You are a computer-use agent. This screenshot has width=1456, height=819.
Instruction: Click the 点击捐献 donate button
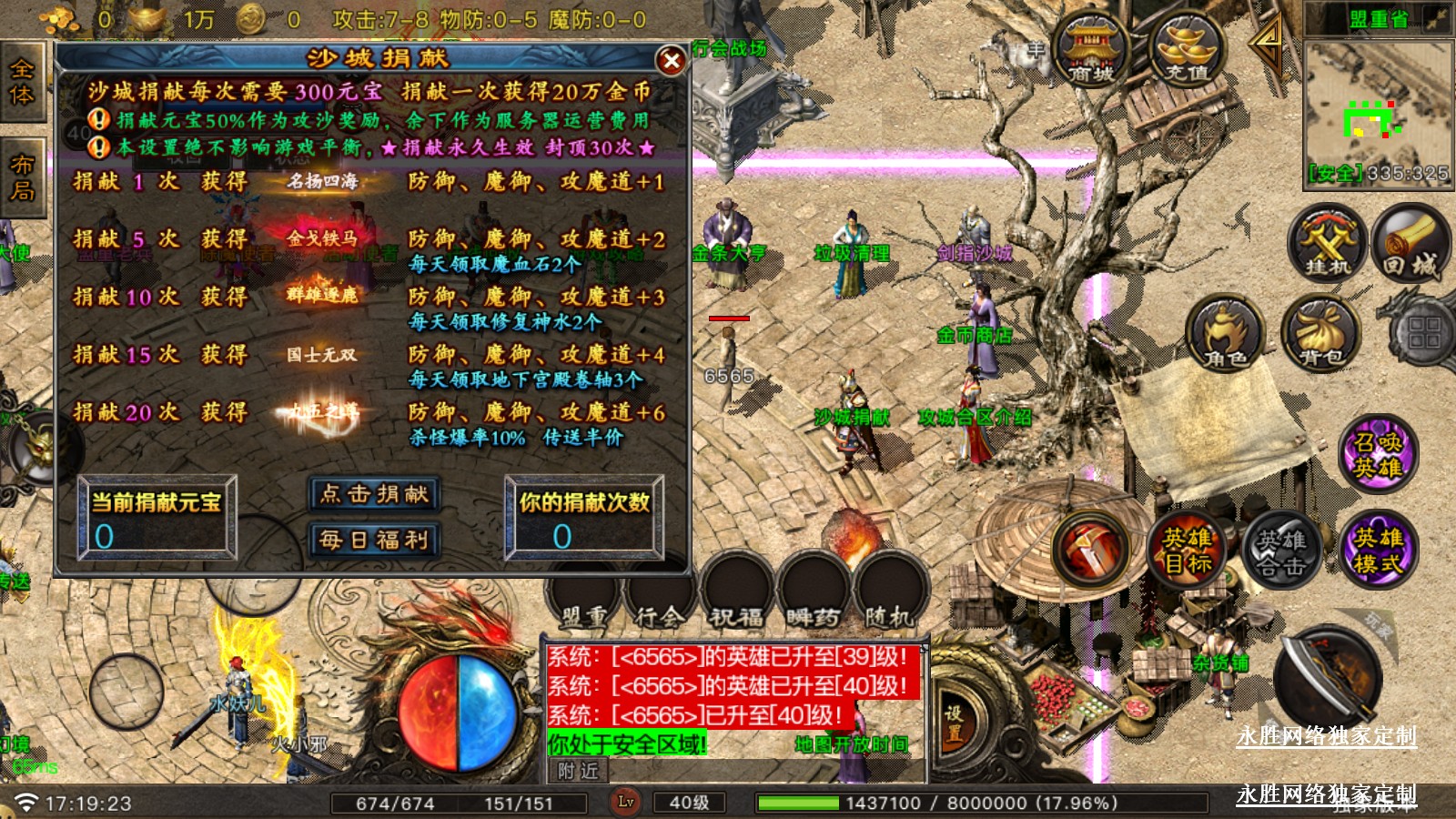click(x=374, y=494)
